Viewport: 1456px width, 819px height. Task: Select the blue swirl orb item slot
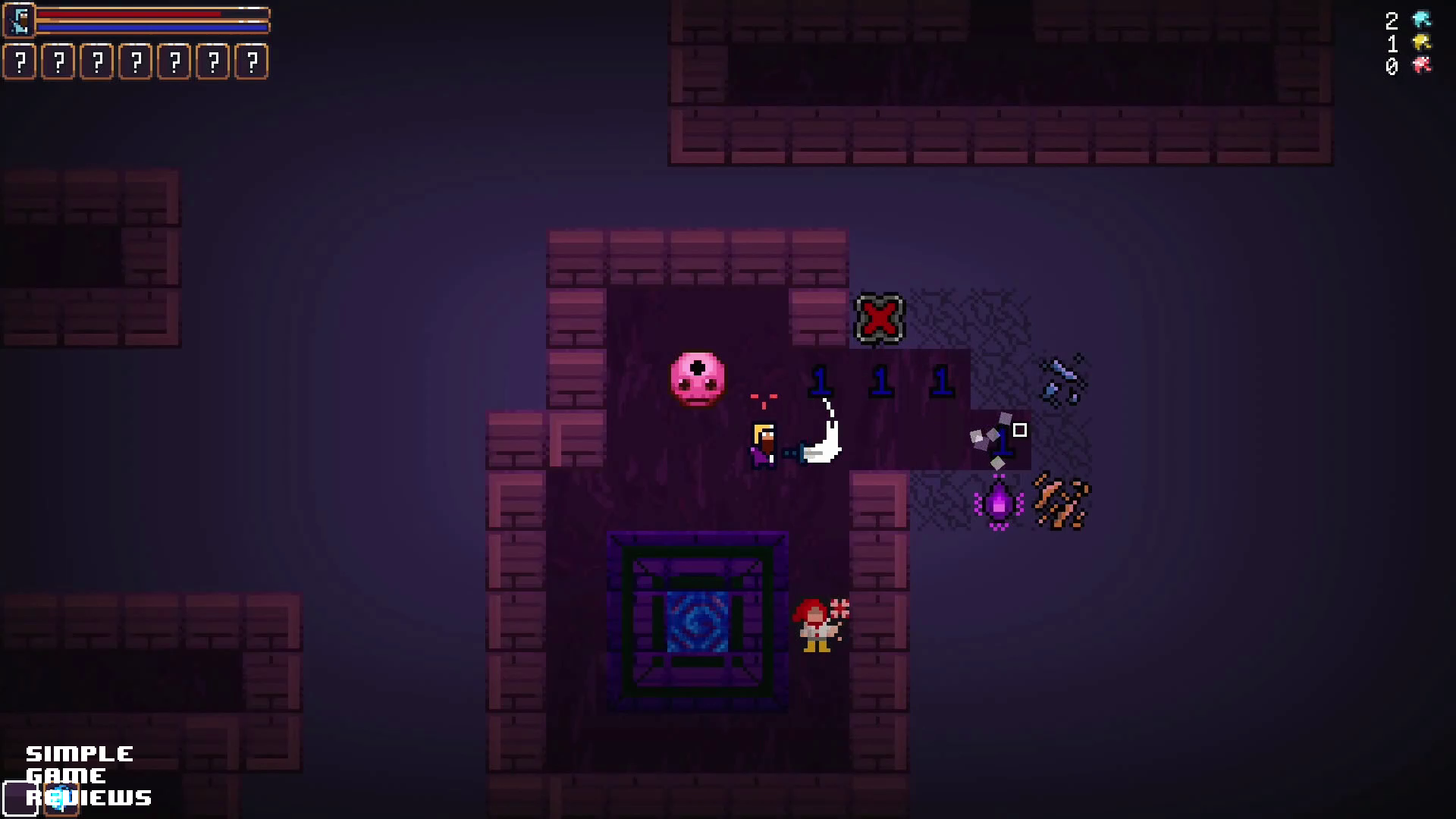[61, 798]
